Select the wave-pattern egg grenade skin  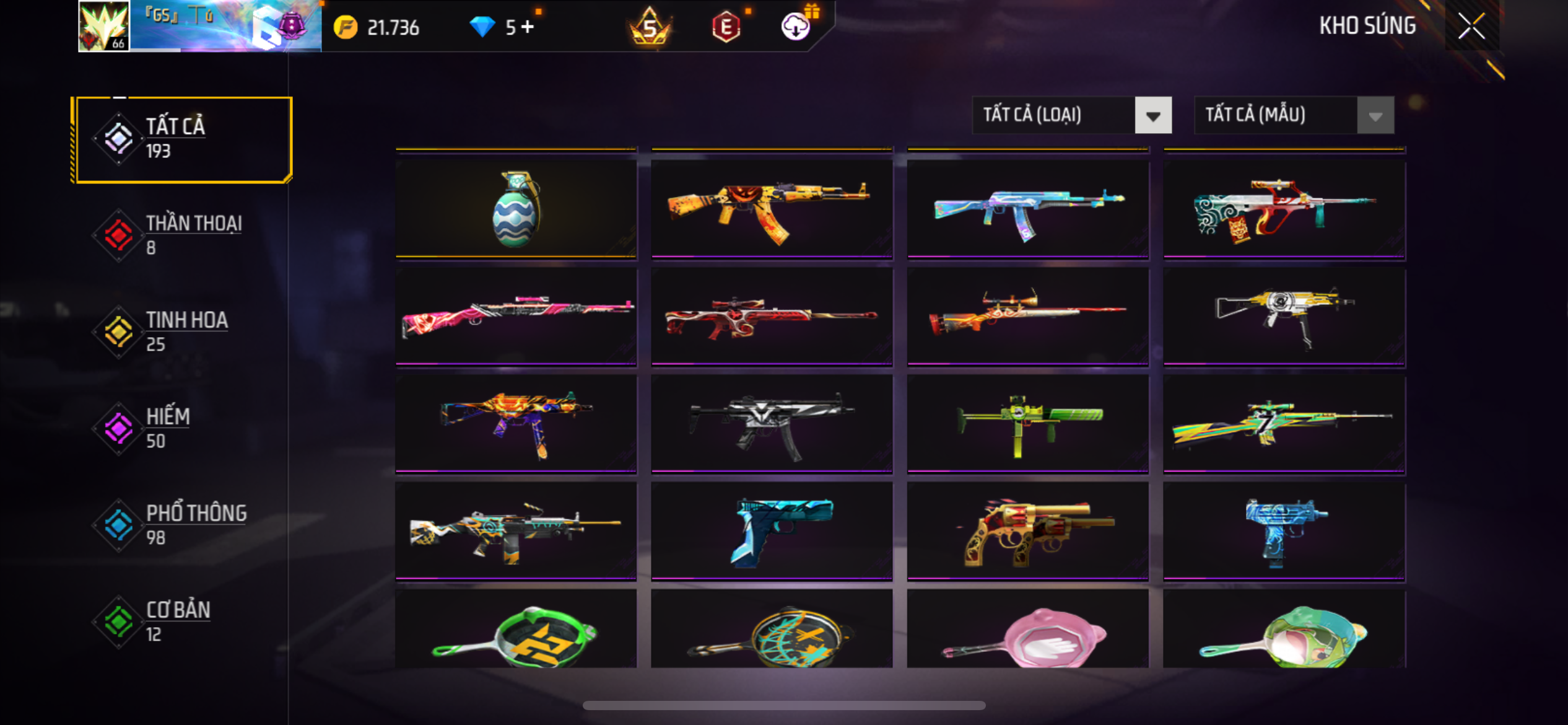[x=516, y=209]
